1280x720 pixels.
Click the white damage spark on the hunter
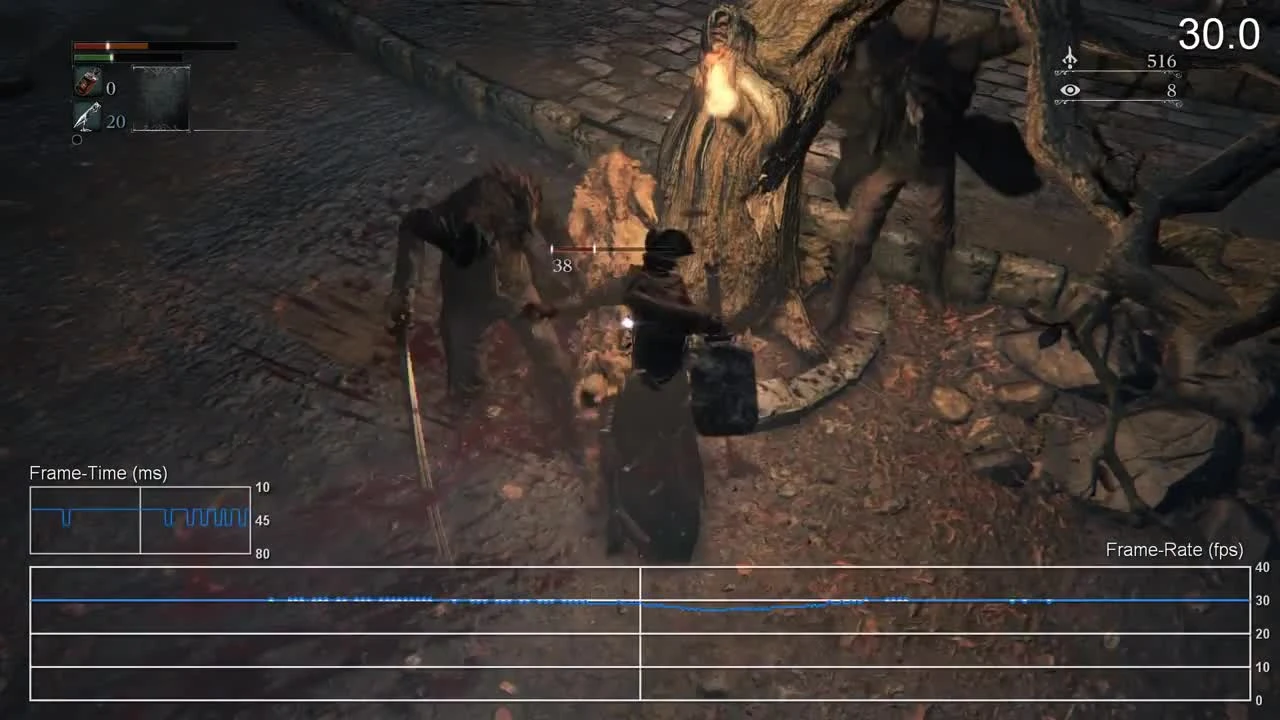628,322
